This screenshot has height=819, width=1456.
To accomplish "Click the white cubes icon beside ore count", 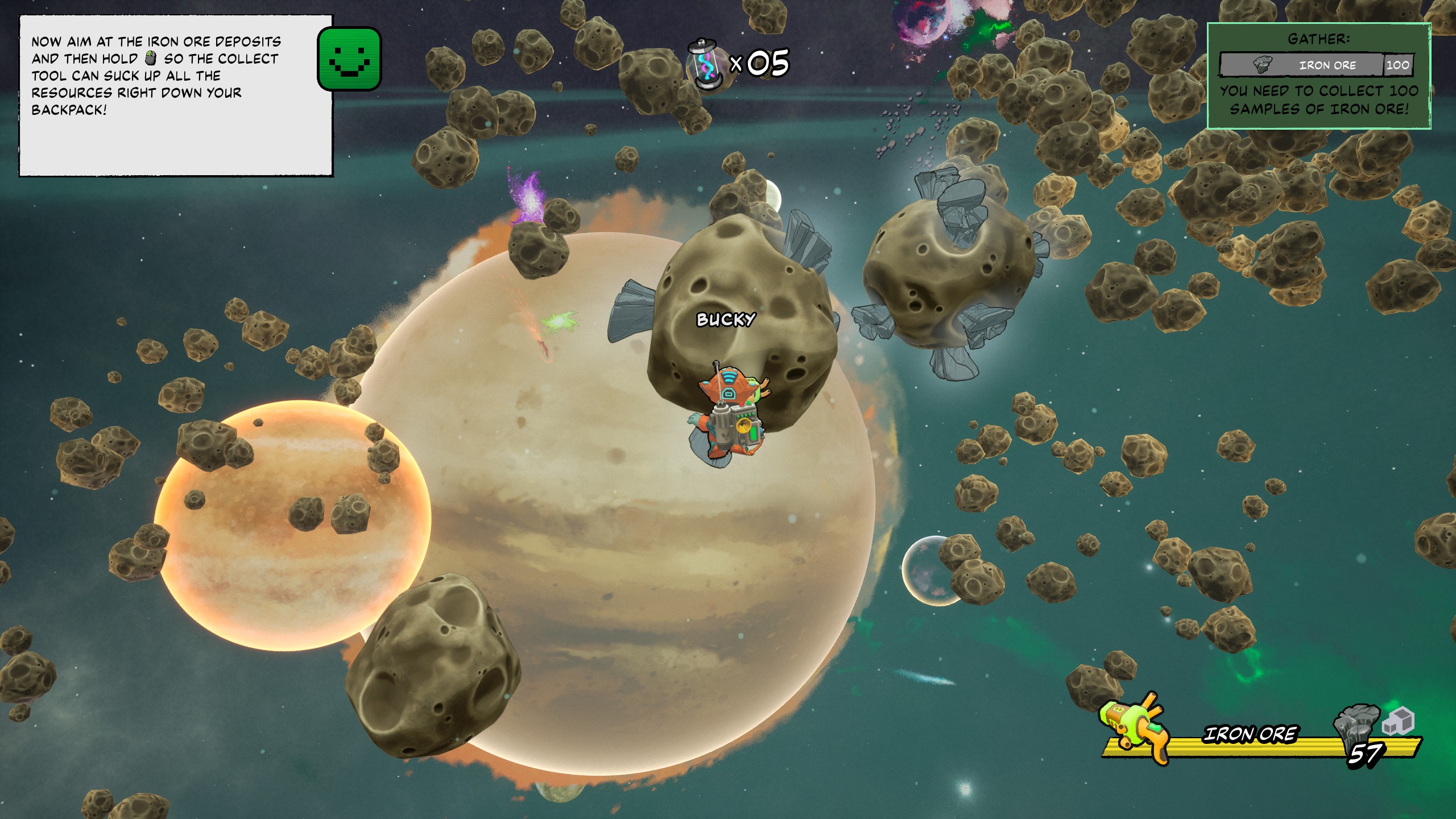I will pos(1398,721).
